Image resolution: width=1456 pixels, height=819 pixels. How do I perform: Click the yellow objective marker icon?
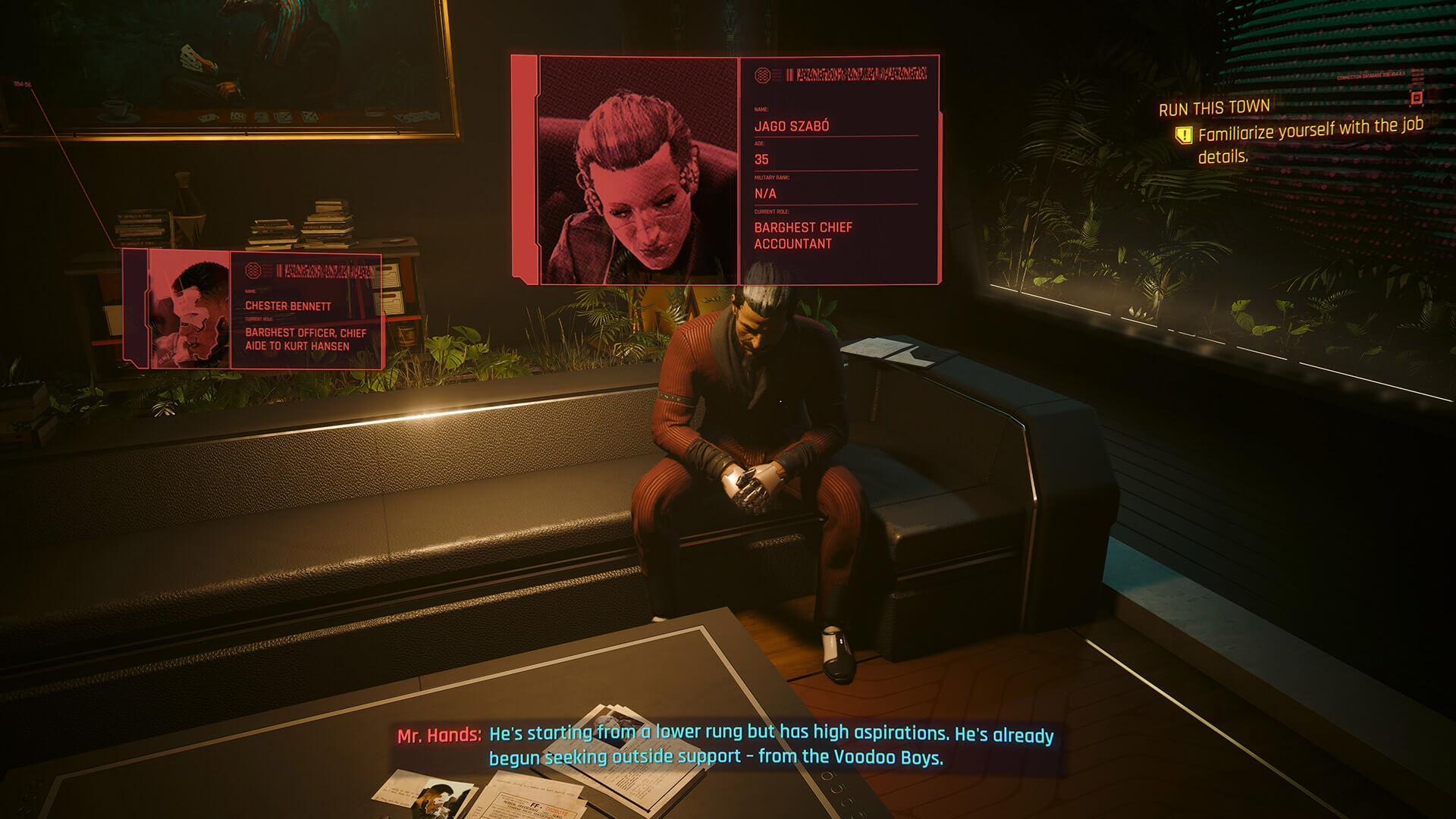pyautogui.click(x=1183, y=136)
